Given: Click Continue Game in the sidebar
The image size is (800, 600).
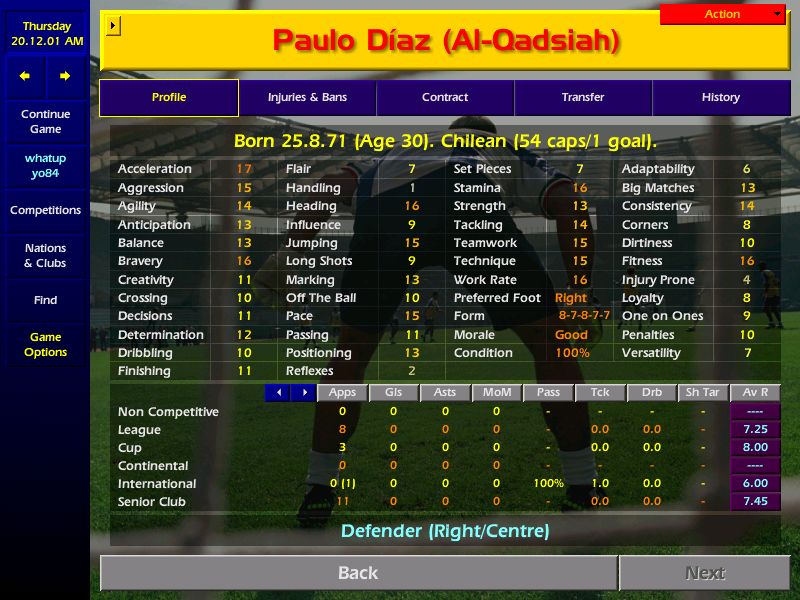Looking at the screenshot, I should [x=45, y=122].
